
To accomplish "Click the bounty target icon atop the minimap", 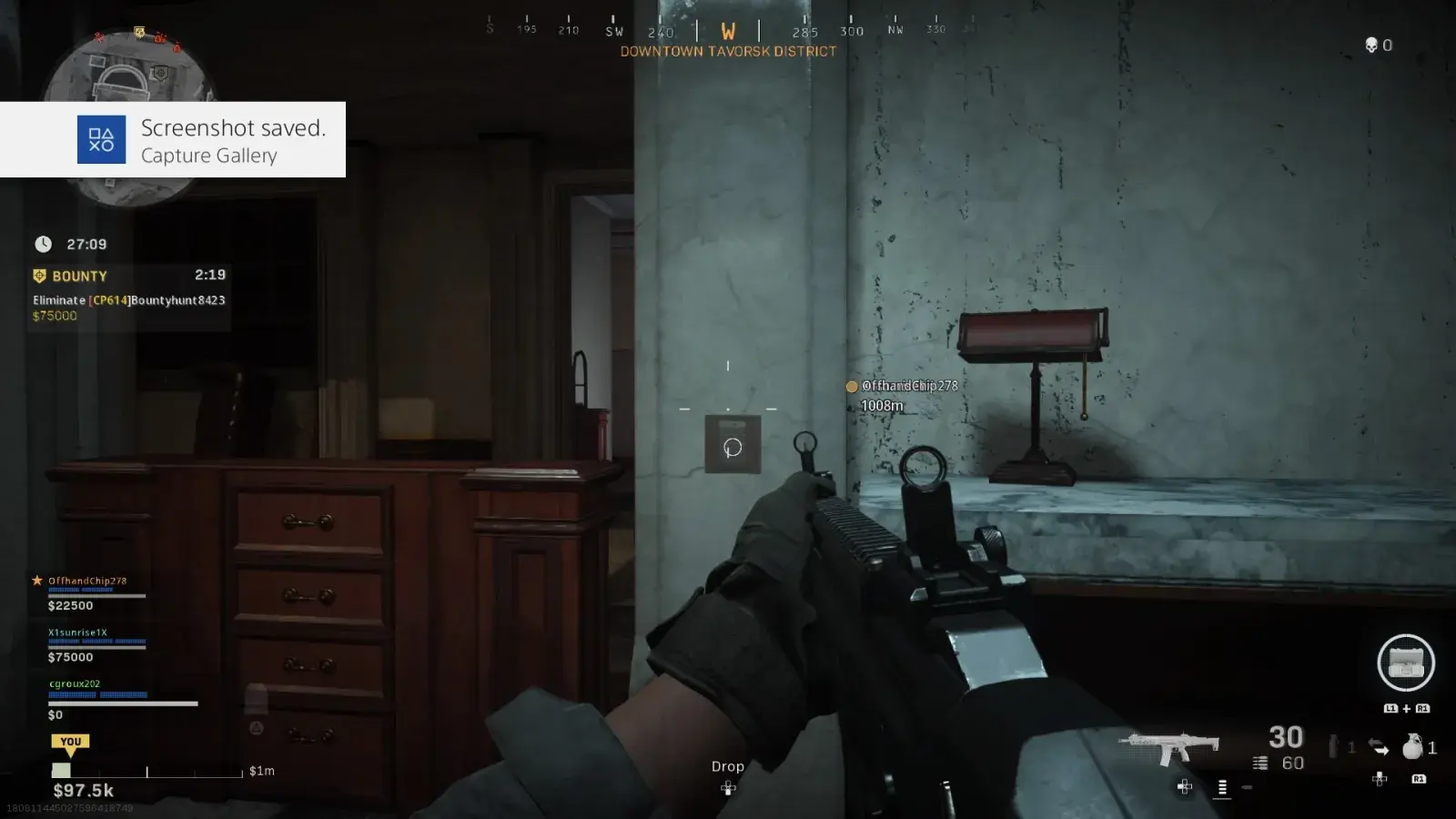I will tap(138, 32).
